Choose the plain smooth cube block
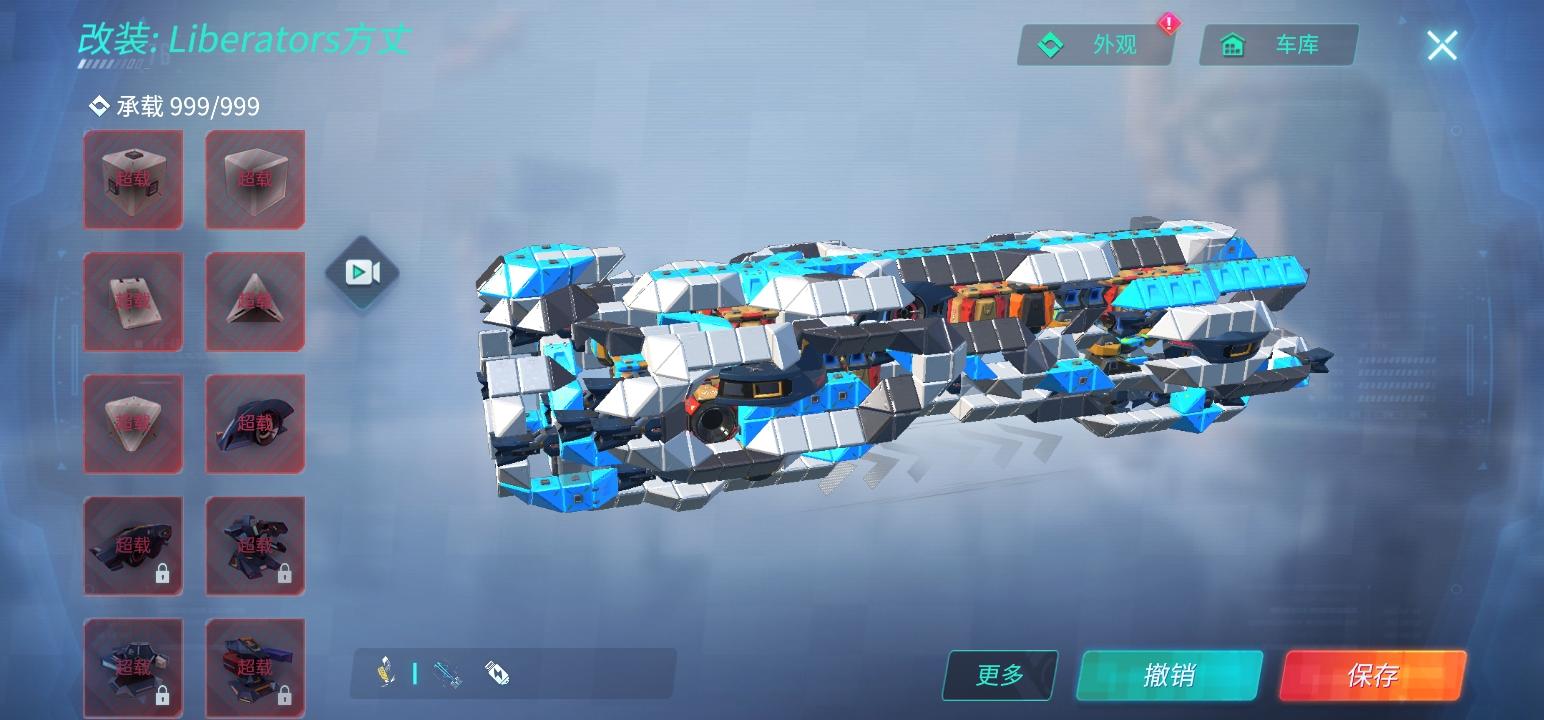Image resolution: width=1544 pixels, height=720 pixels. (255, 179)
